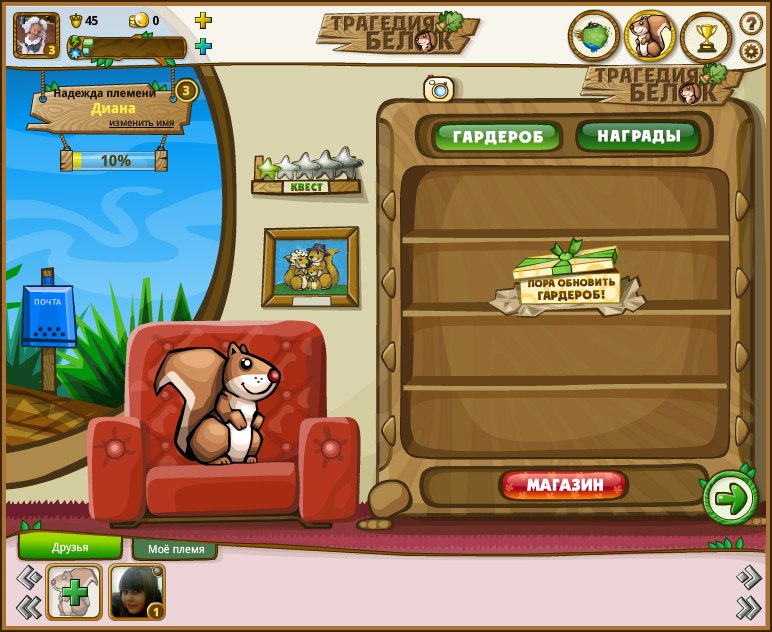Screen dimensions: 772x632
Task: Open the Гардероб wardrobe tab
Action: tap(497, 136)
